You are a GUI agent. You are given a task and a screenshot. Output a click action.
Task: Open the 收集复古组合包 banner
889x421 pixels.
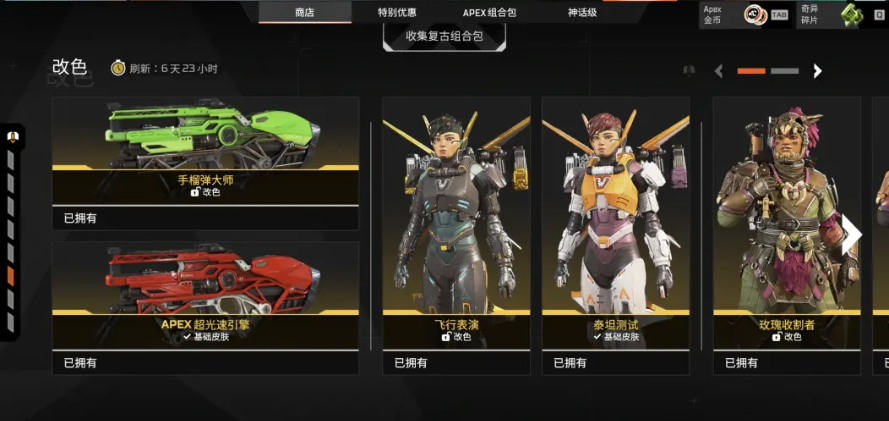444,36
